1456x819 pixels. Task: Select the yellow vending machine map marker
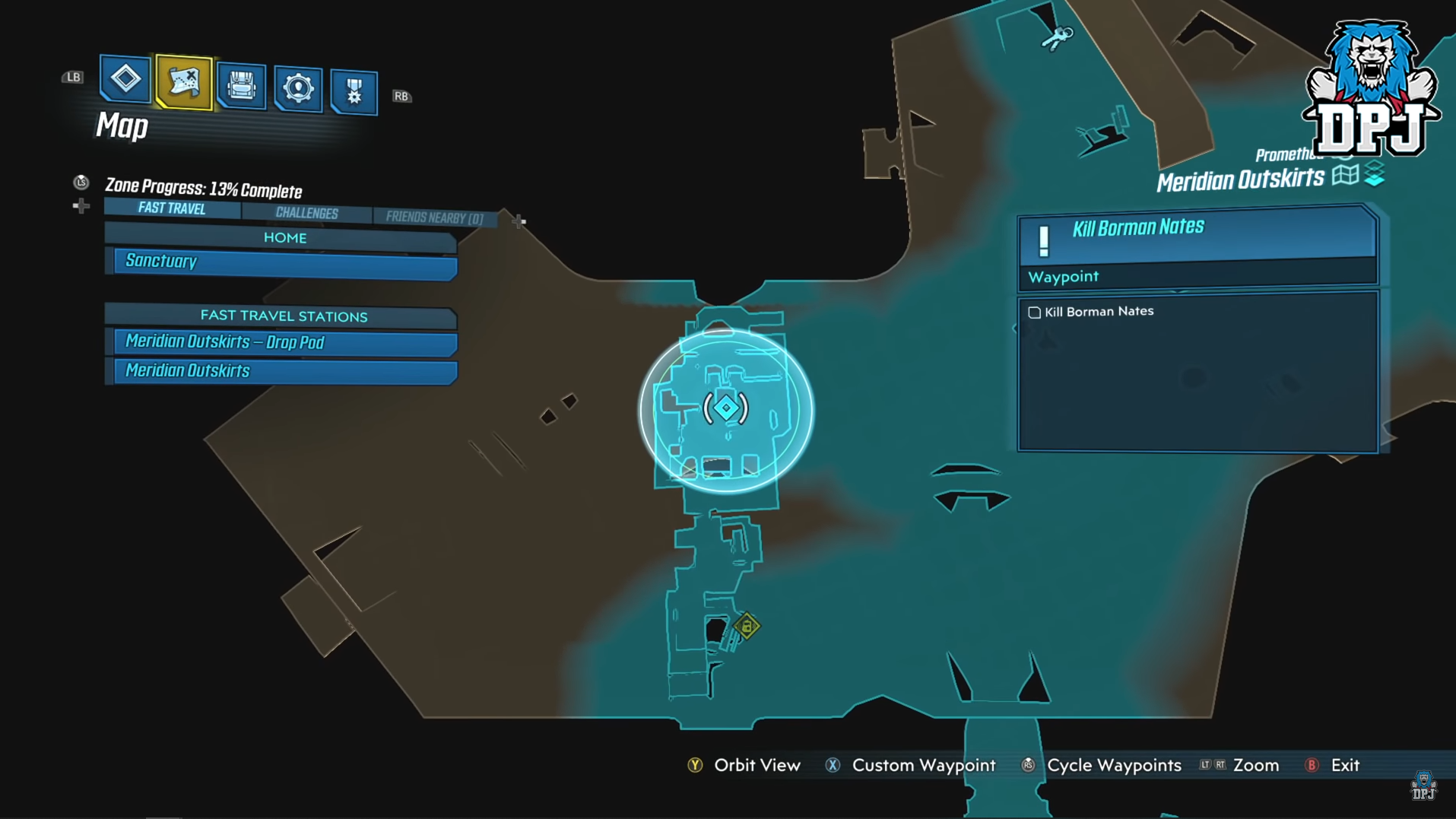[747, 627]
